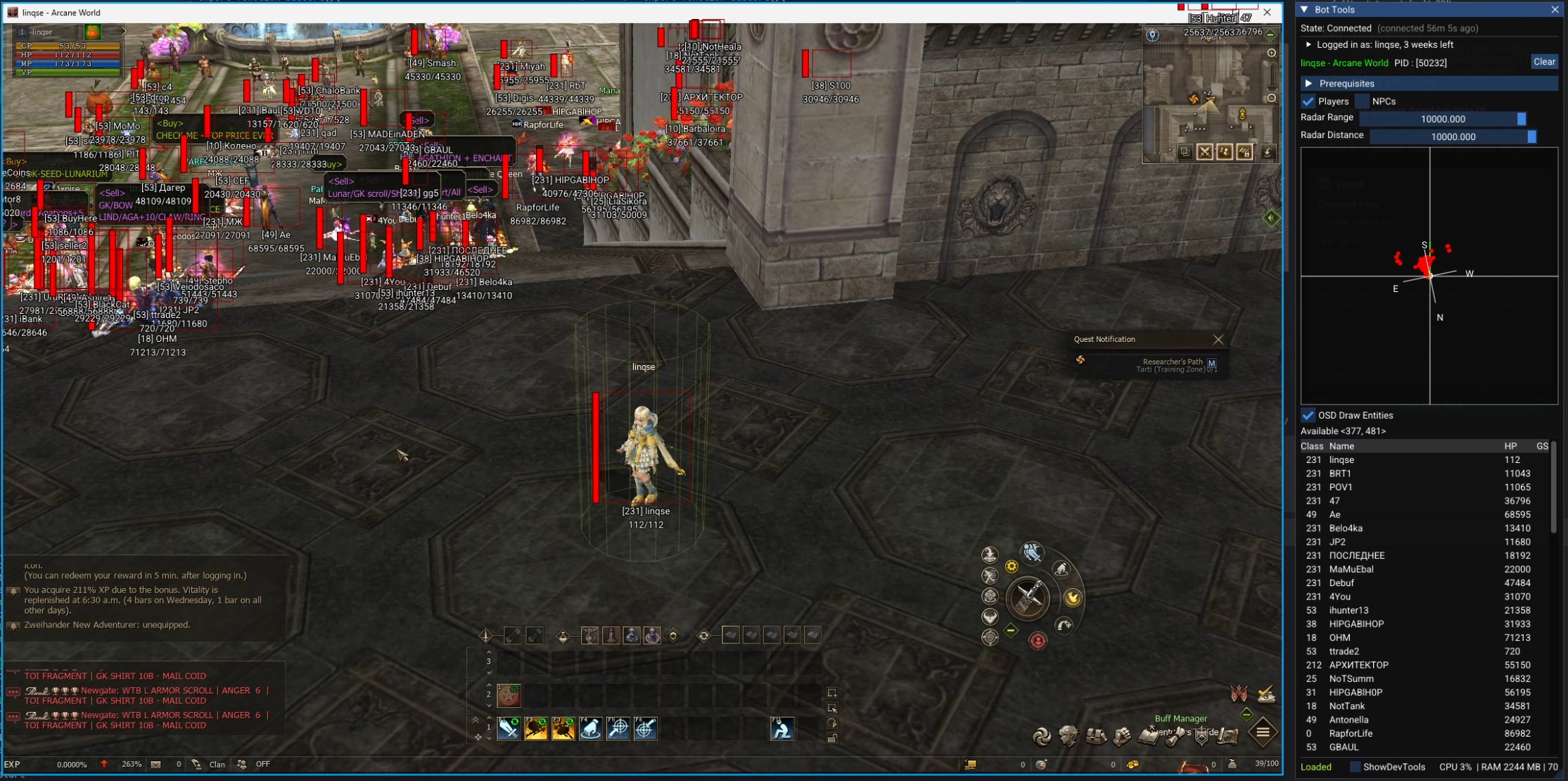Click the Clear button in Bot Tools

tap(1544, 62)
